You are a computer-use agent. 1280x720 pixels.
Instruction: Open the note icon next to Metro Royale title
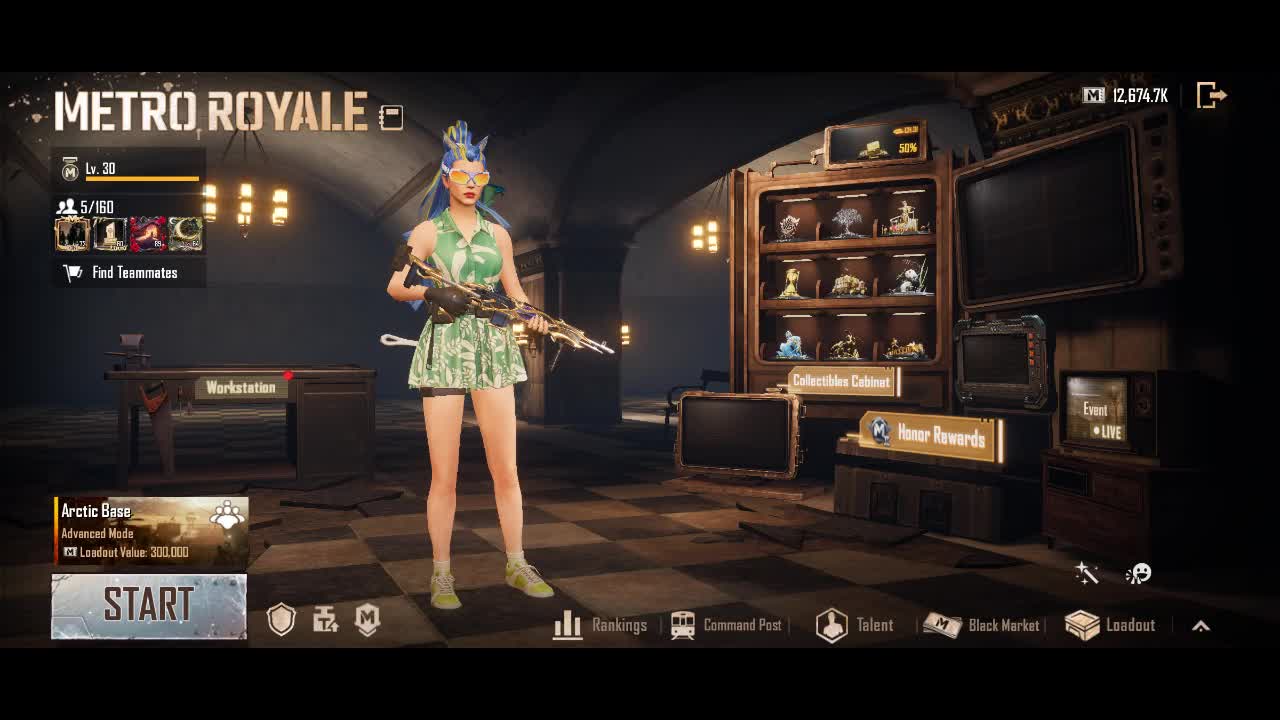391,118
